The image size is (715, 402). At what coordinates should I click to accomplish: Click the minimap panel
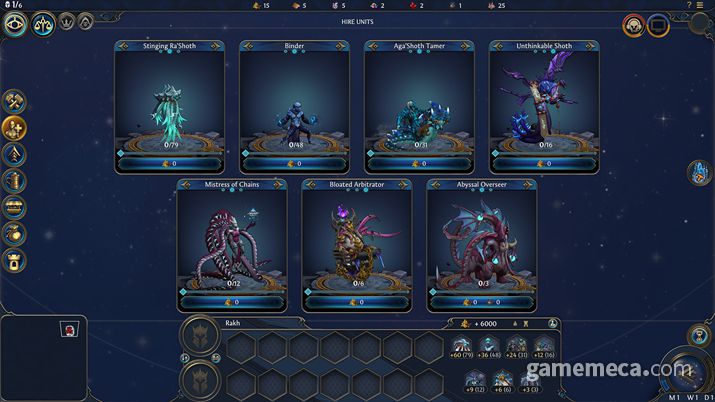(x=43, y=358)
